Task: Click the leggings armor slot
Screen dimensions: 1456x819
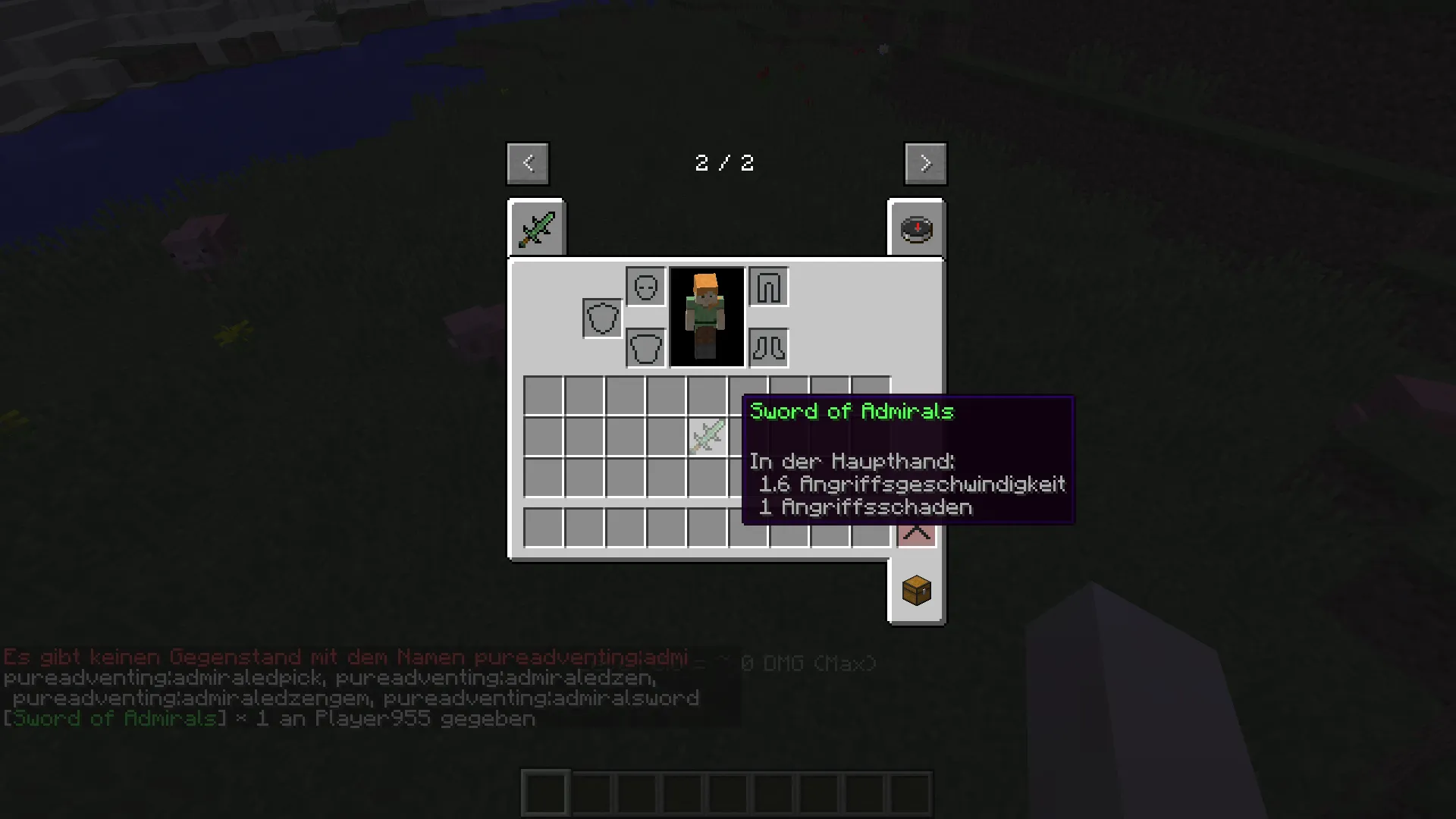Action: (x=768, y=287)
